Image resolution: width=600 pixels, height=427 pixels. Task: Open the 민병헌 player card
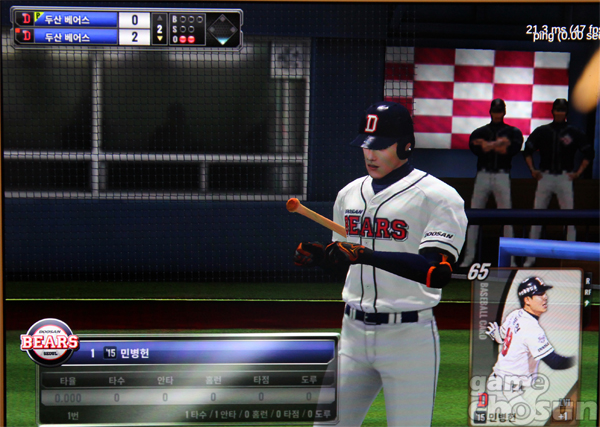[x=526, y=346]
